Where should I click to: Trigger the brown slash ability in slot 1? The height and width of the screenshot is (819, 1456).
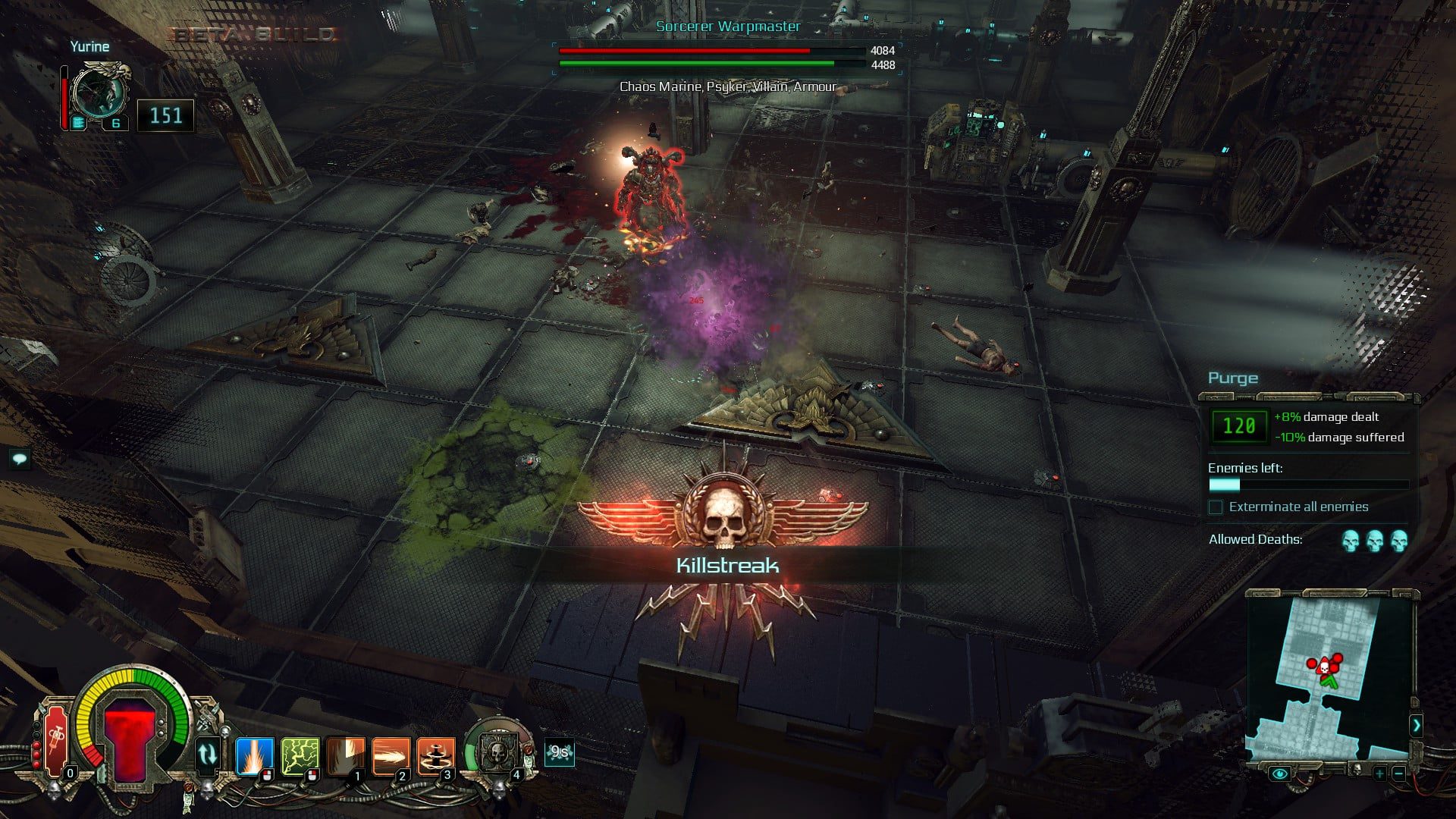346,755
